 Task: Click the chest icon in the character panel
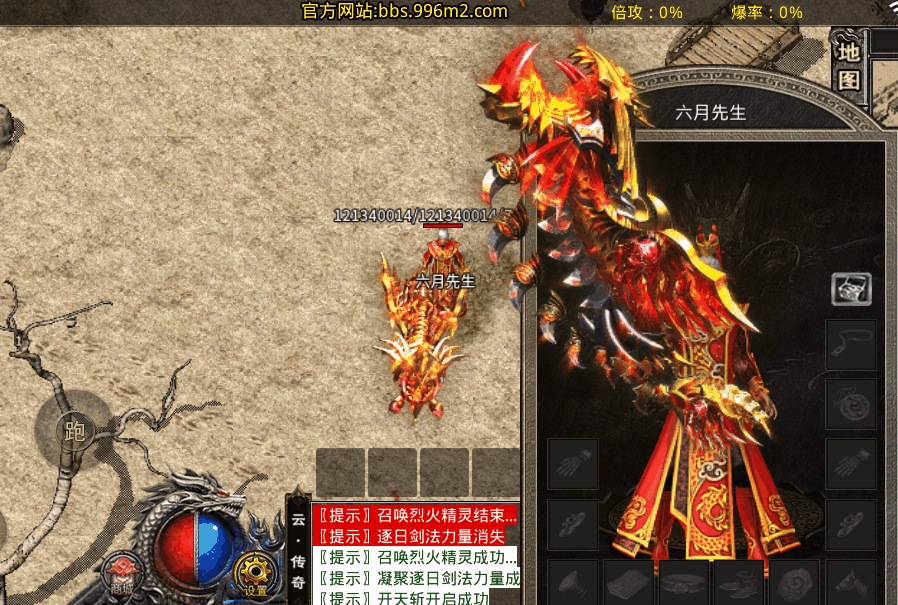coord(851,289)
